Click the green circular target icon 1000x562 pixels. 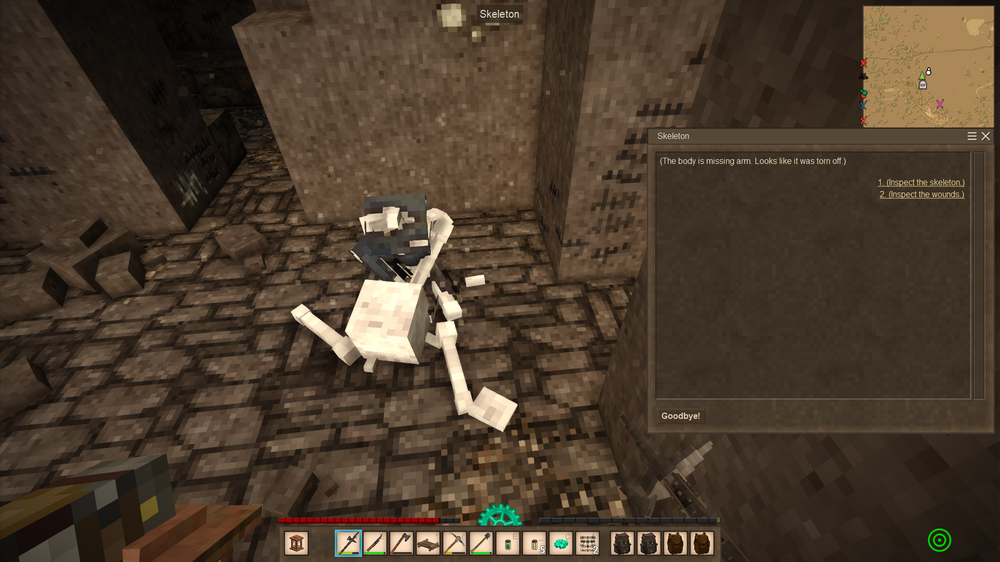pos(939,541)
